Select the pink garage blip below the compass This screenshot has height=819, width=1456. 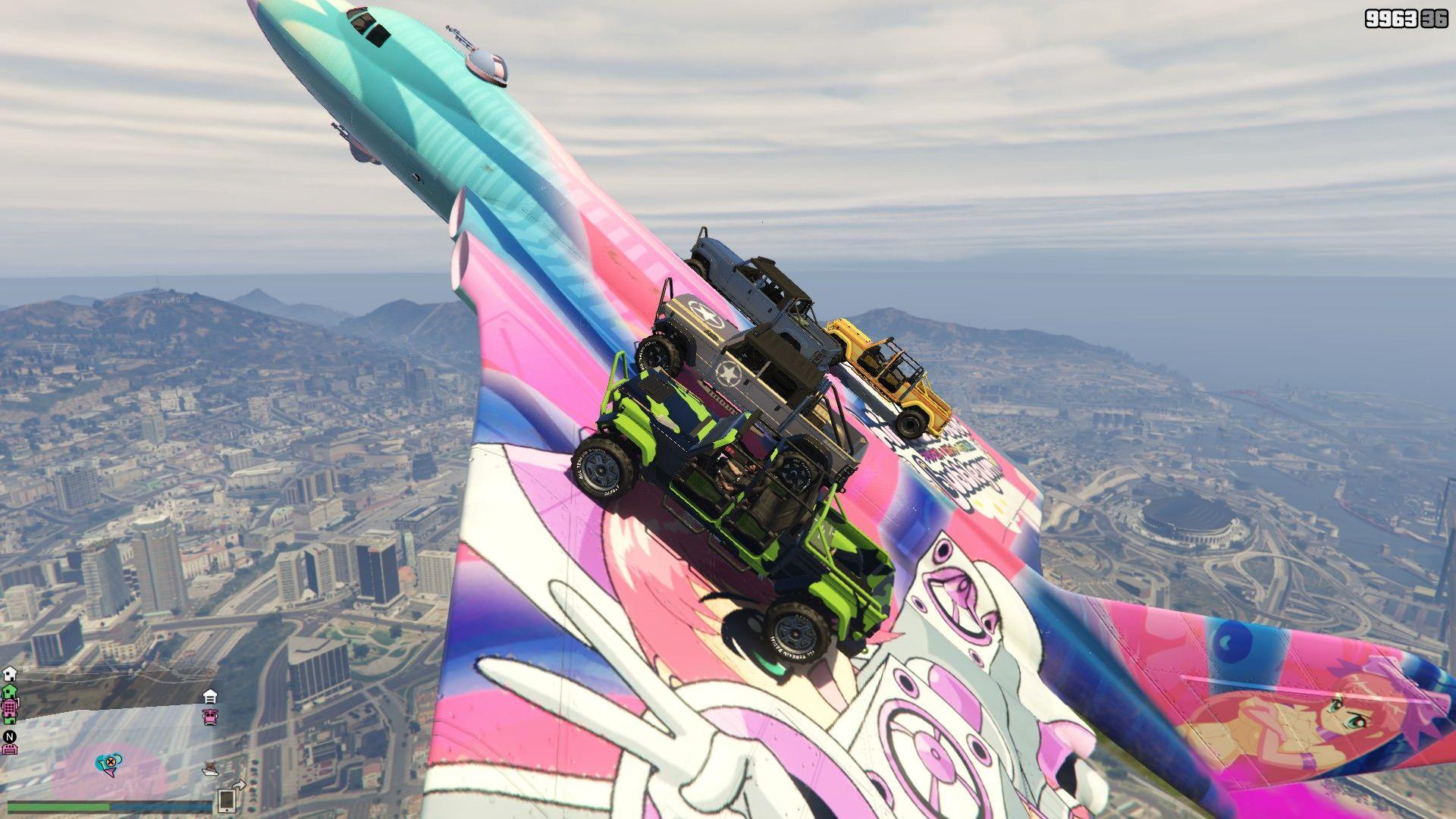click(9, 749)
